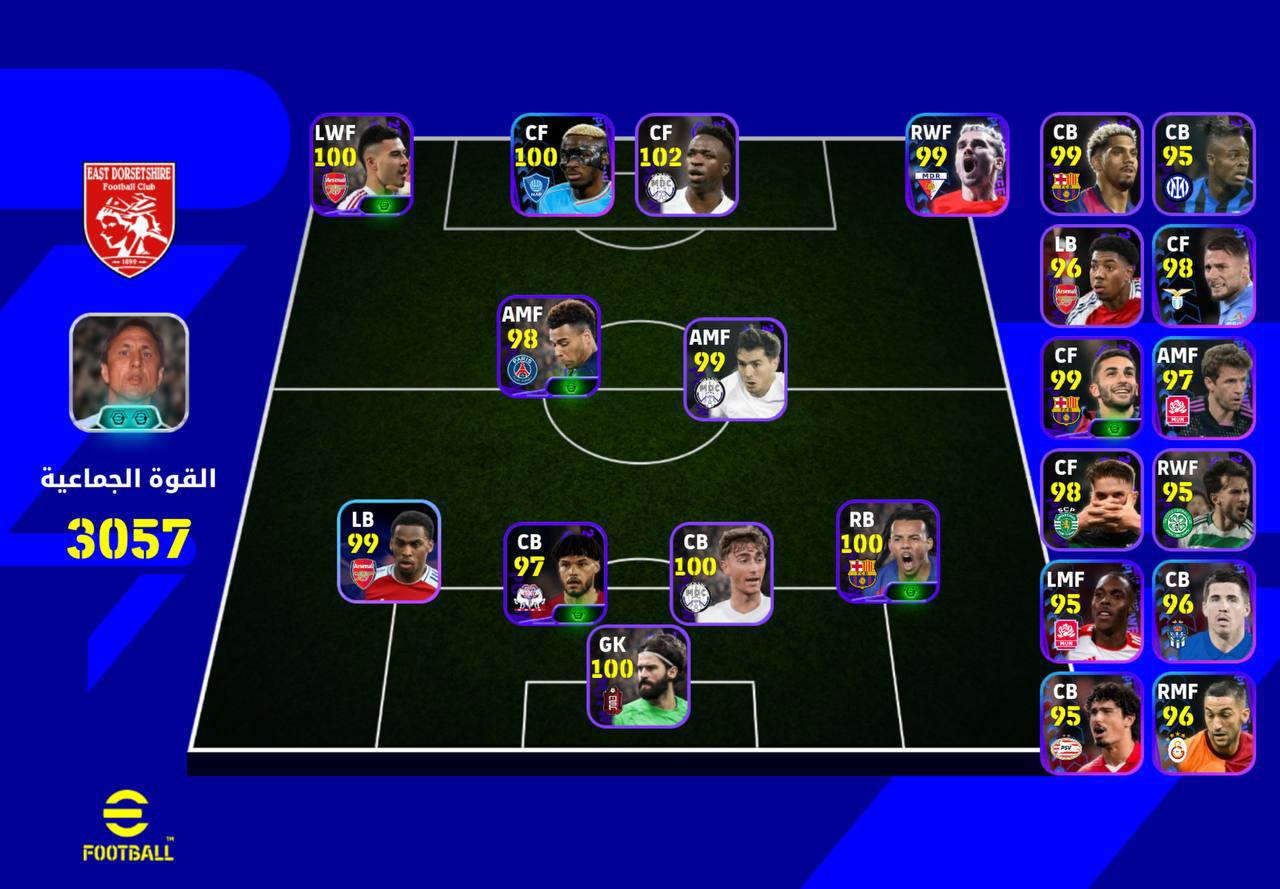
Task: Pick the CB 97 defender card
Action: pyautogui.click(x=555, y=573)
